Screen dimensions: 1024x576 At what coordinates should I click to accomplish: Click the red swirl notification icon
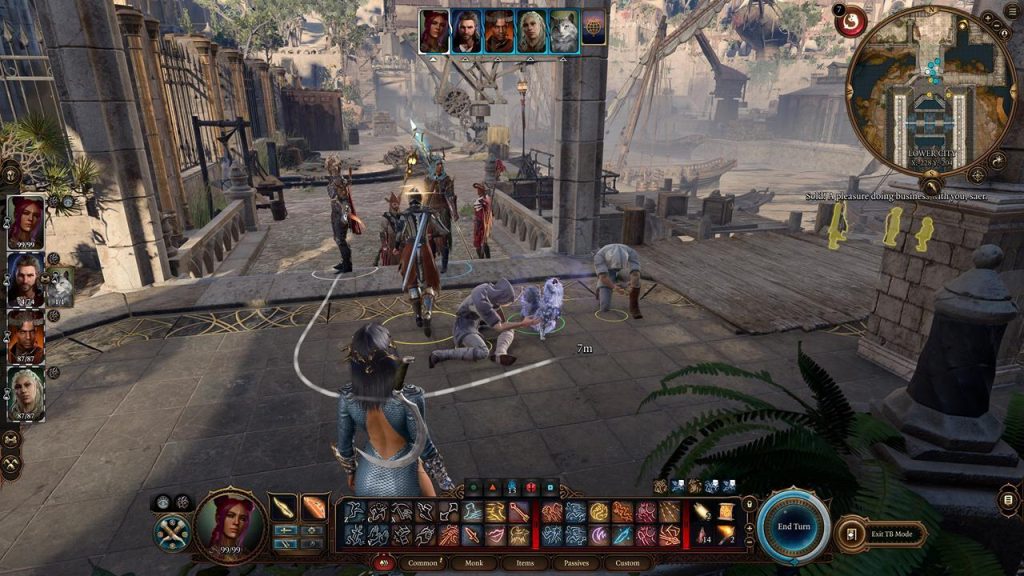(851, 21)
